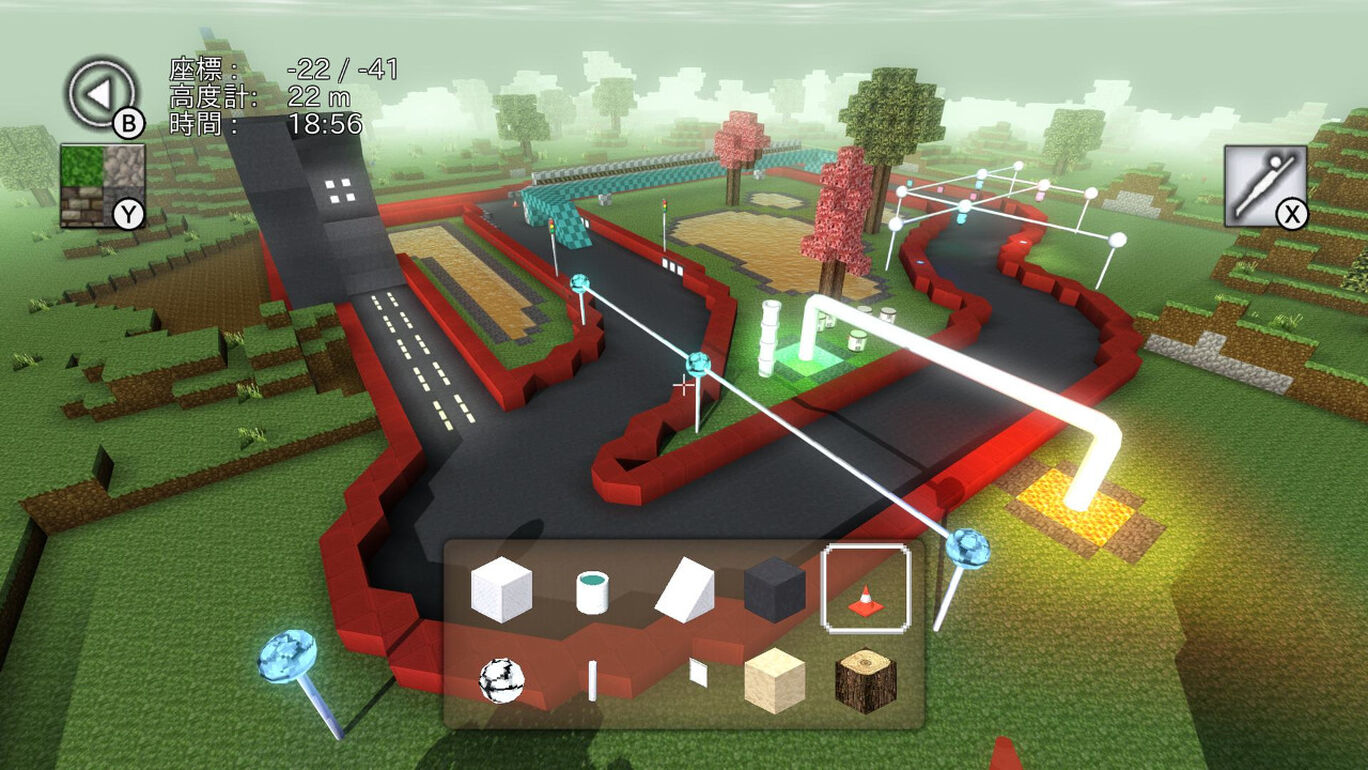Choose the light wooden plank cube

point(774,680)
